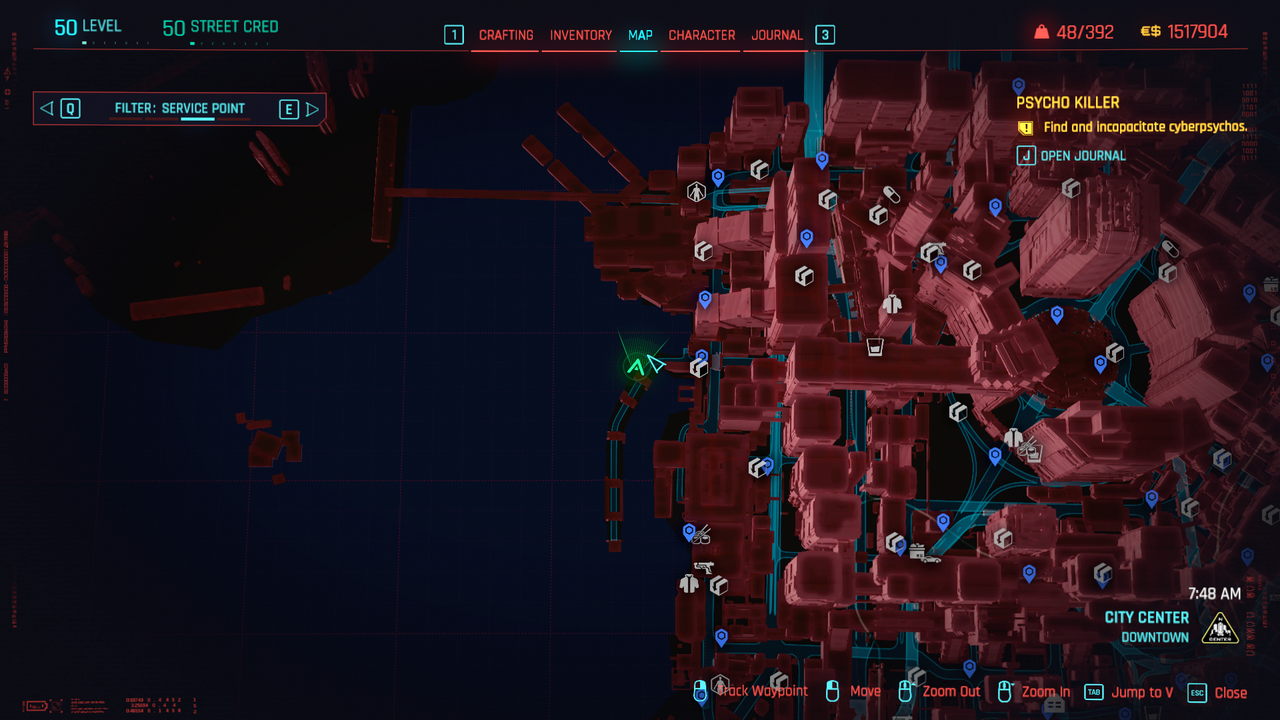Screen dimensions: 1280x720
Task: Go to the Character tab
Action: point(702,35)
